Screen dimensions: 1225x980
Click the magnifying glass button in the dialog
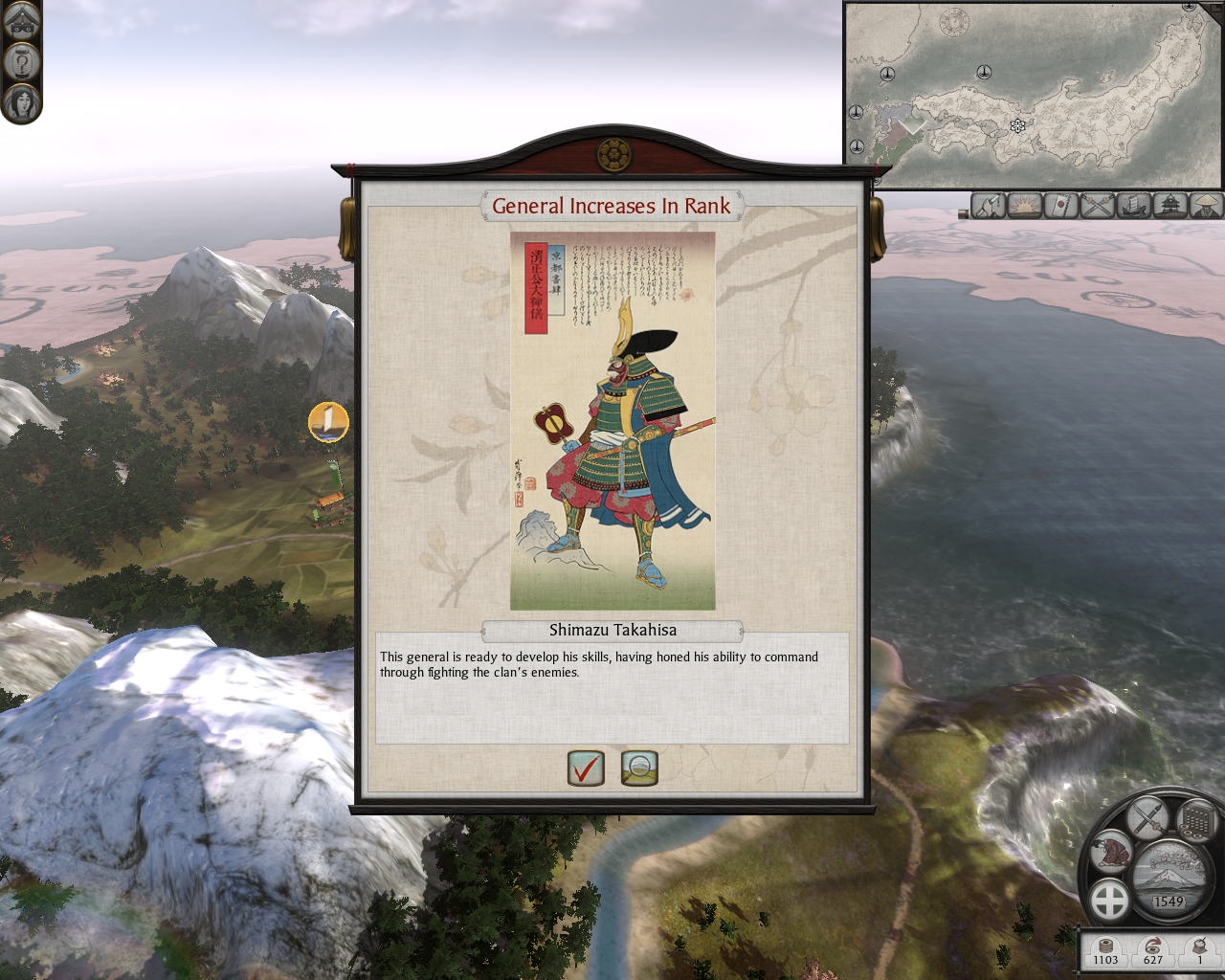click(639, 768)
